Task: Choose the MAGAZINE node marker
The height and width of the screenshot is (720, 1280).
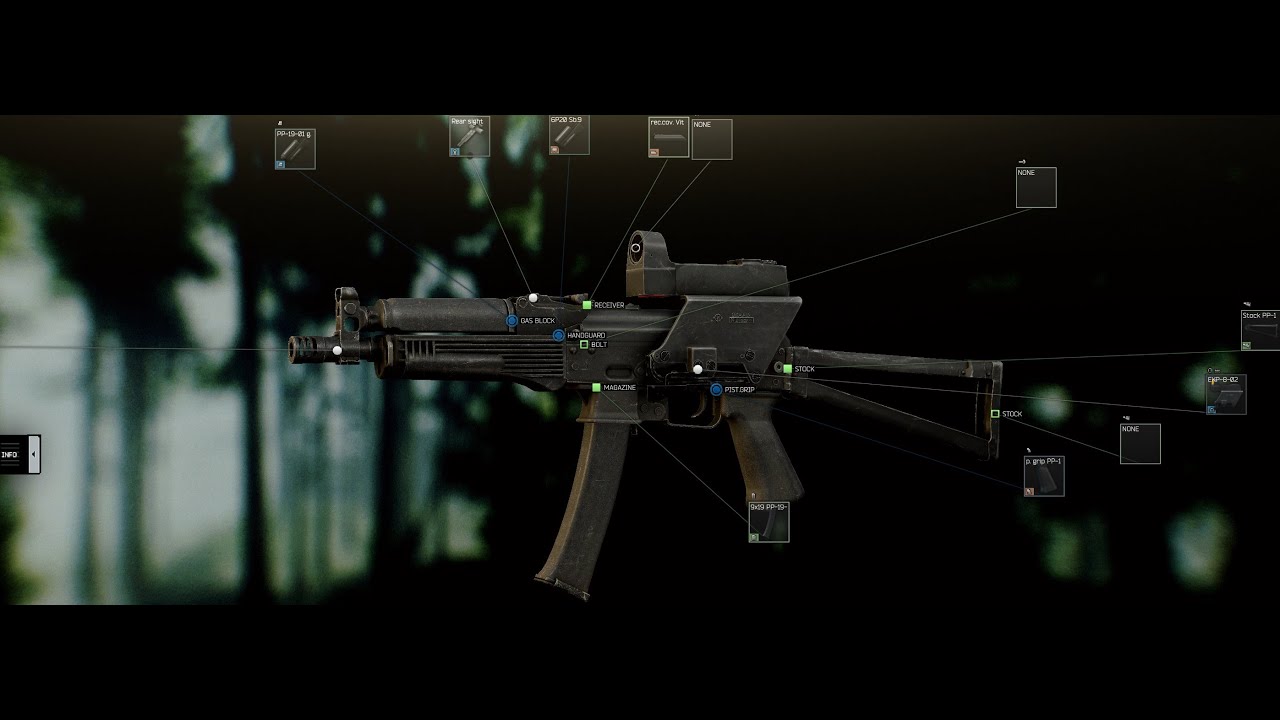Action: 596,388
